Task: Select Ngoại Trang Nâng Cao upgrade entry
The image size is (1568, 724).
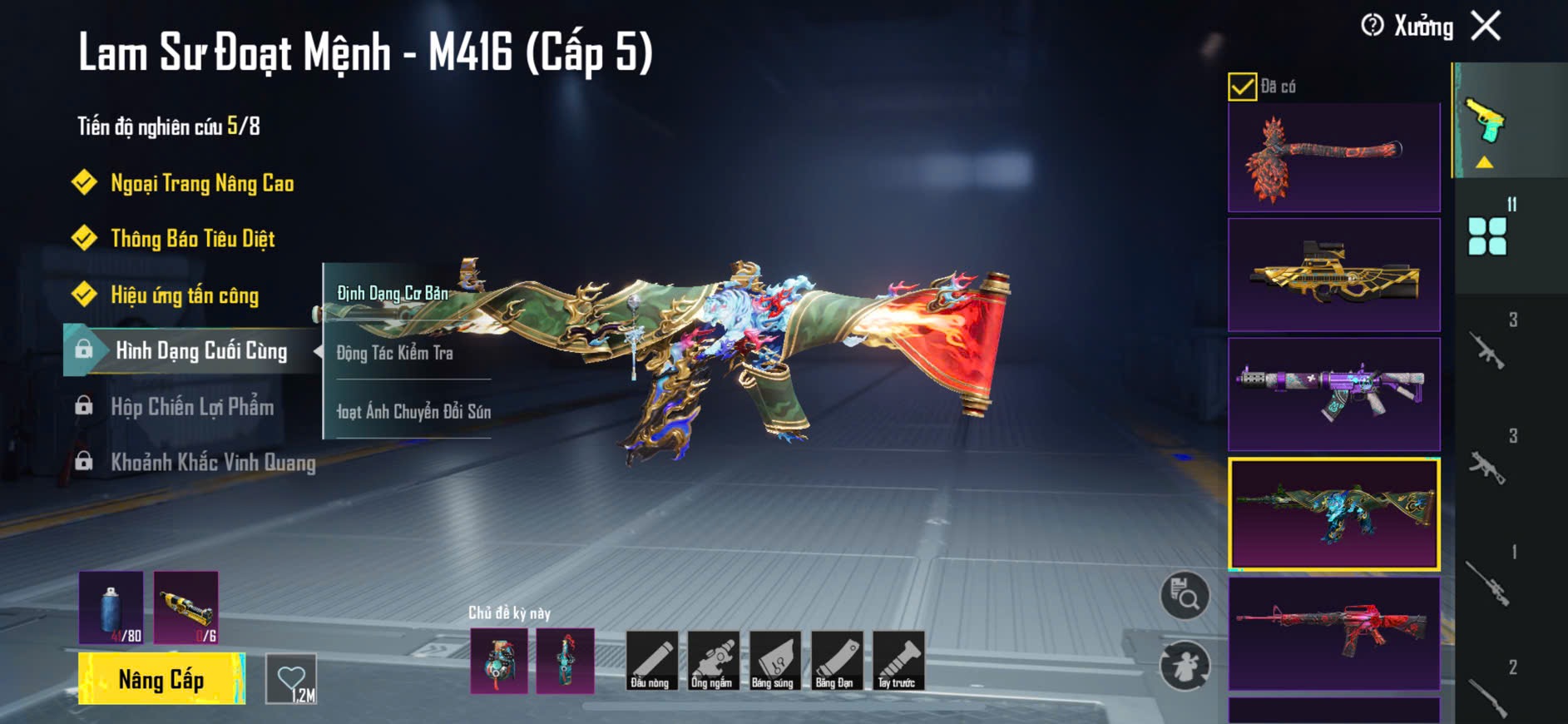Action: click(x=201, y=183)
